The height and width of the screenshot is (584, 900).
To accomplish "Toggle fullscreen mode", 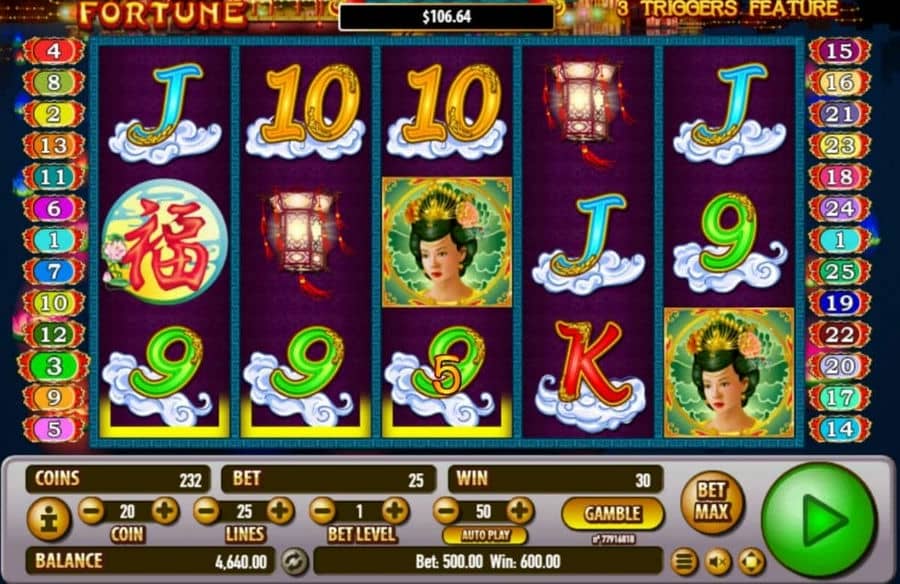I will [751, 561].
